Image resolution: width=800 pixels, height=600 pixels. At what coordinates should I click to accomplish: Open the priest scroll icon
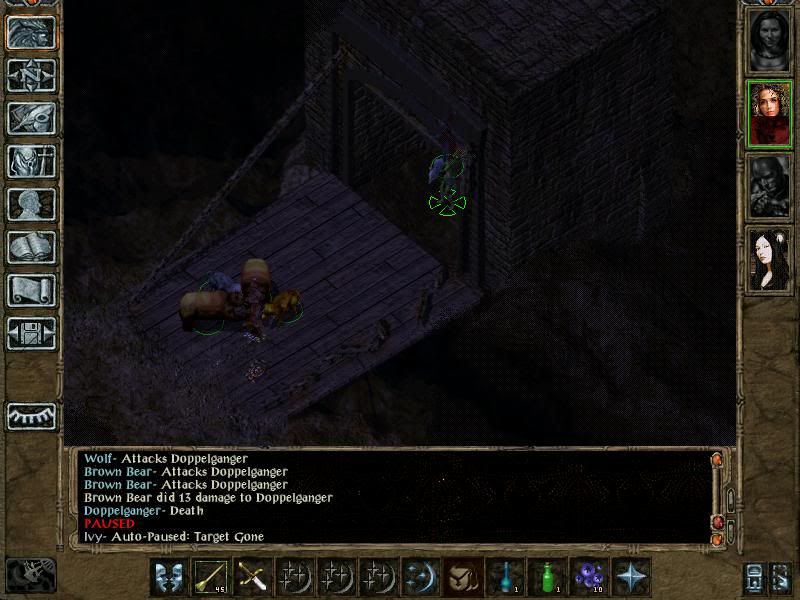tap(31, 290)
